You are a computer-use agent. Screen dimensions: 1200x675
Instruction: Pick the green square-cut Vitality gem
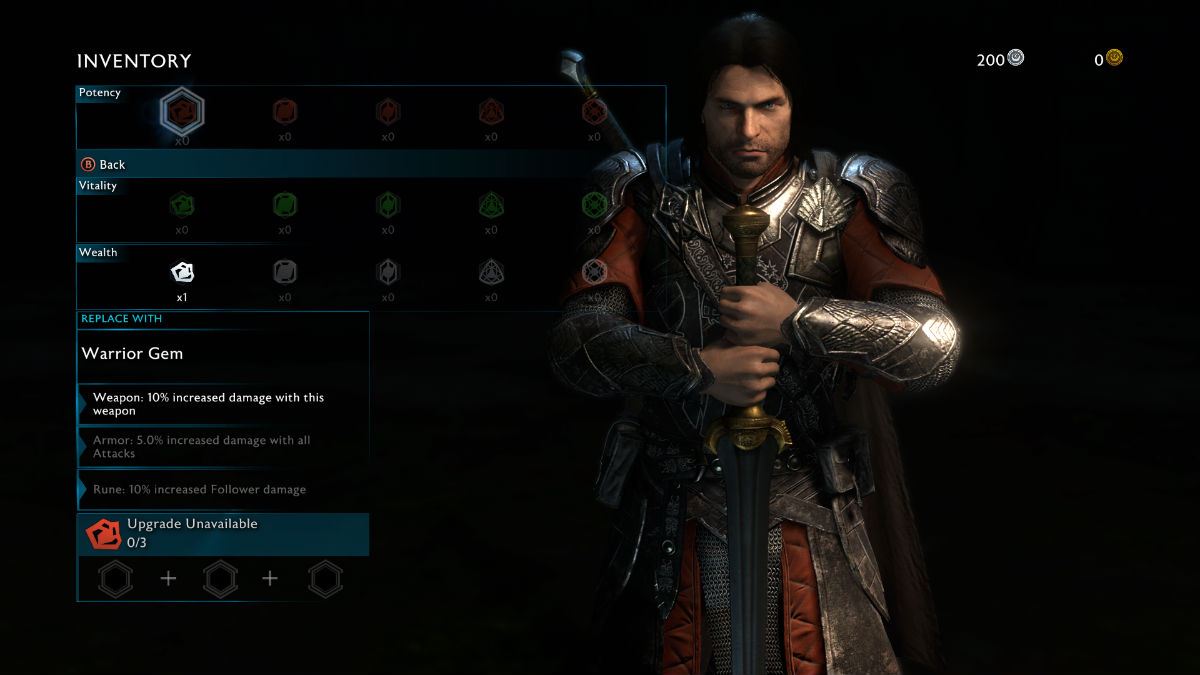pos(285,205)
